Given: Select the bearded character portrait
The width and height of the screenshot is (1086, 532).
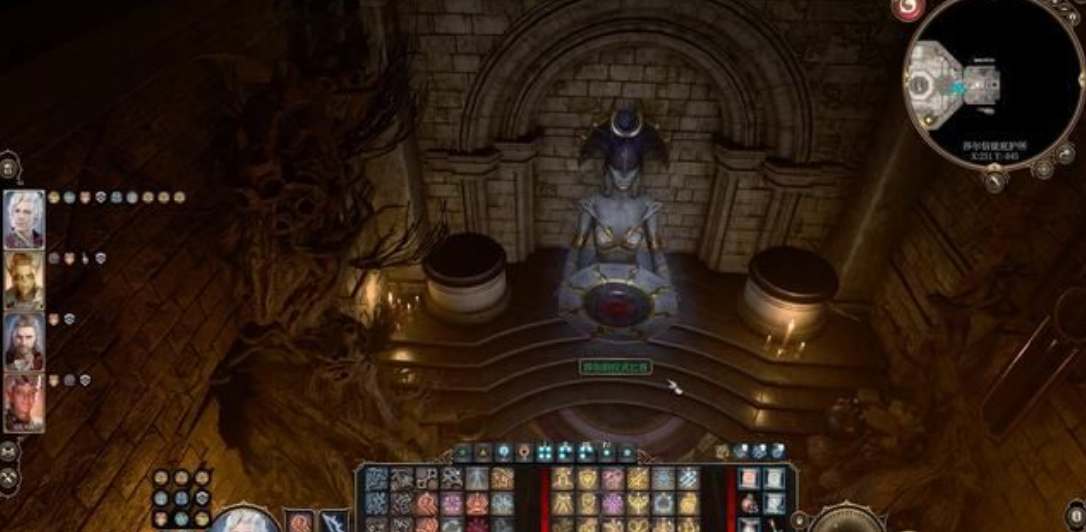Looking at the screenshot, I should (x=24, y=342).
